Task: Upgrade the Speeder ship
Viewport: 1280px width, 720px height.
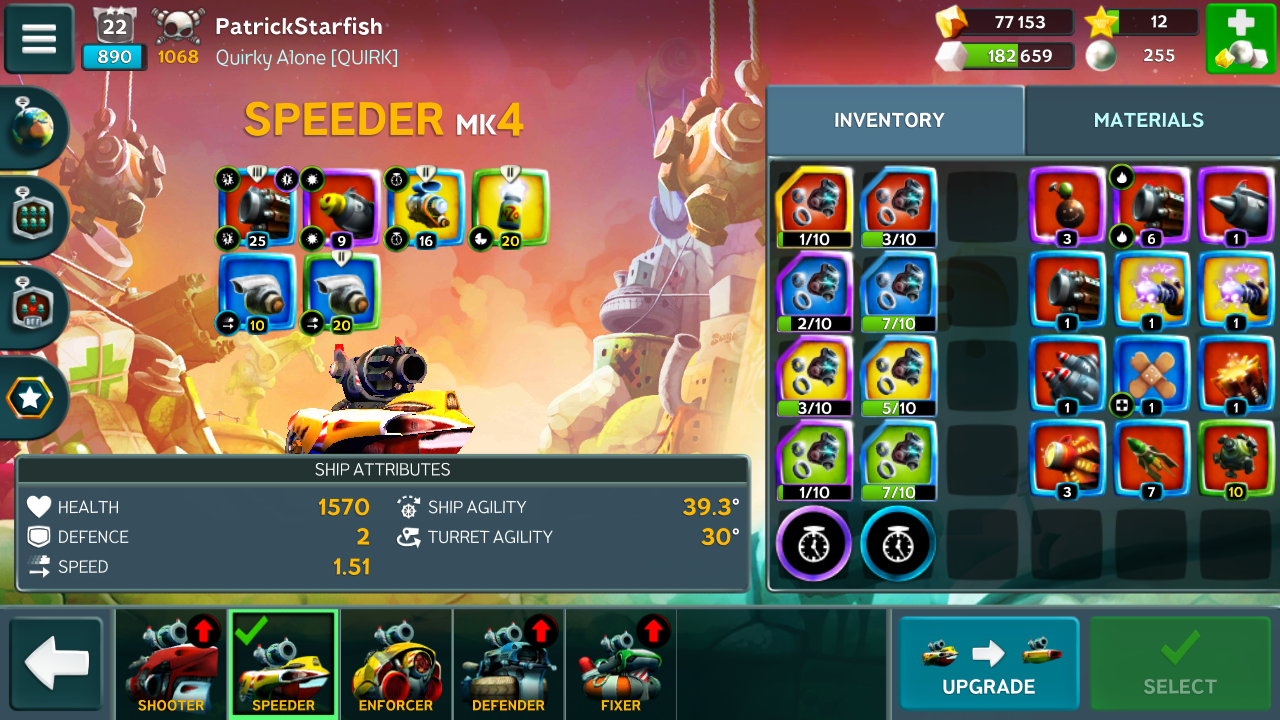Action: coord(988,664)
